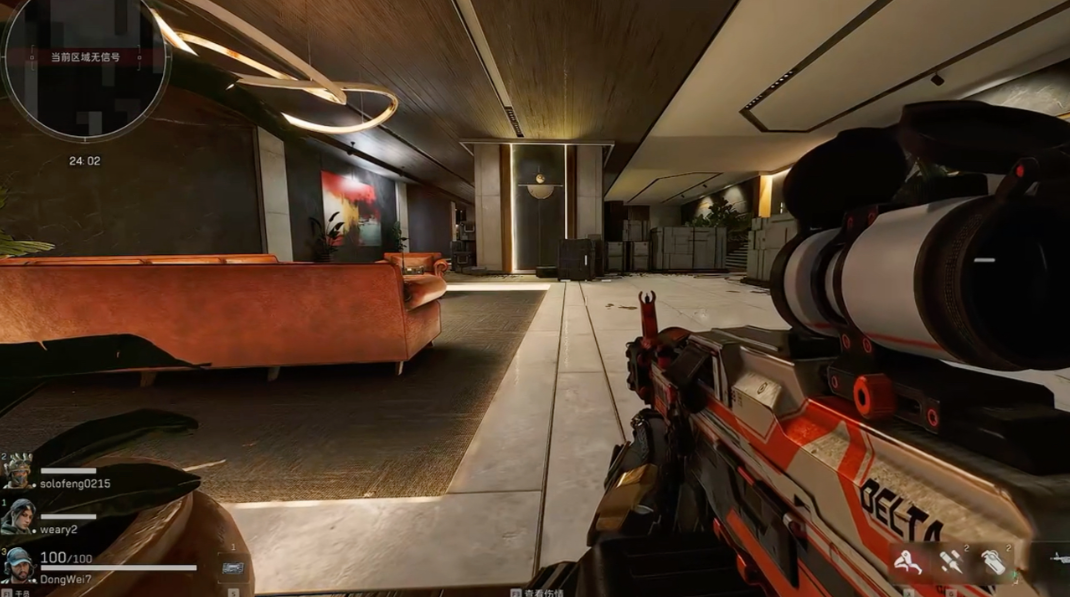Open the circular minimap
This screenshot has height=597, width=1070.
coord(85,67)
